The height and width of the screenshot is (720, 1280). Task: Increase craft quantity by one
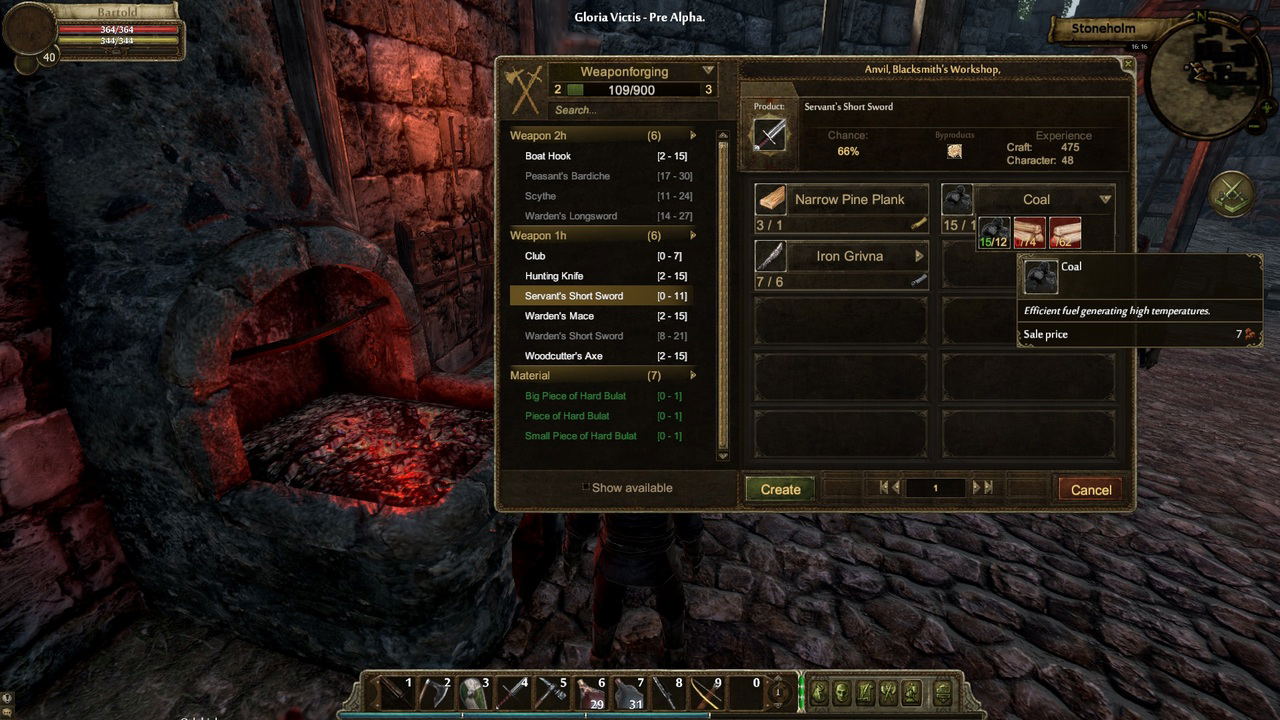[x=977, y=488]
